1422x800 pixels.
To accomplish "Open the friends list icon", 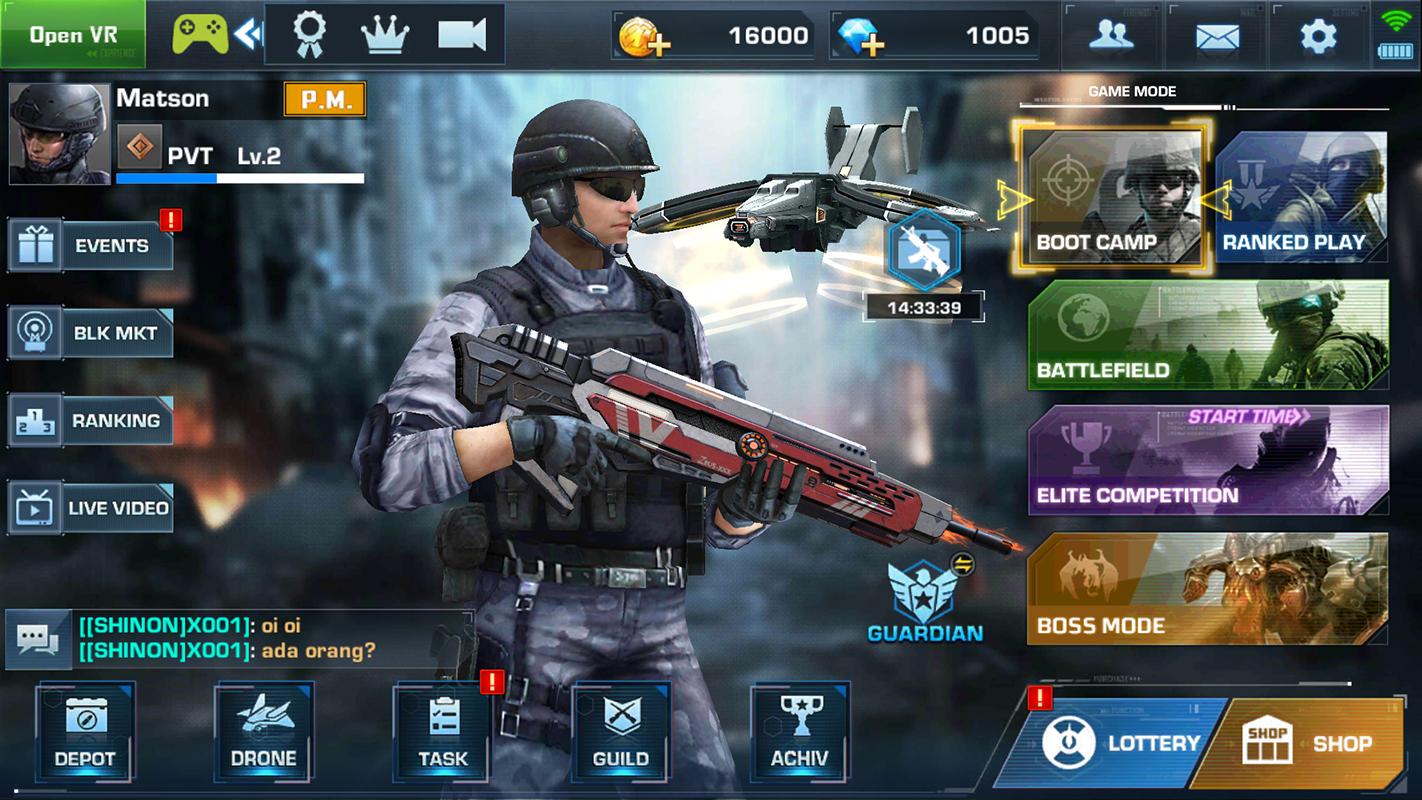I will tap(1110, 33).
